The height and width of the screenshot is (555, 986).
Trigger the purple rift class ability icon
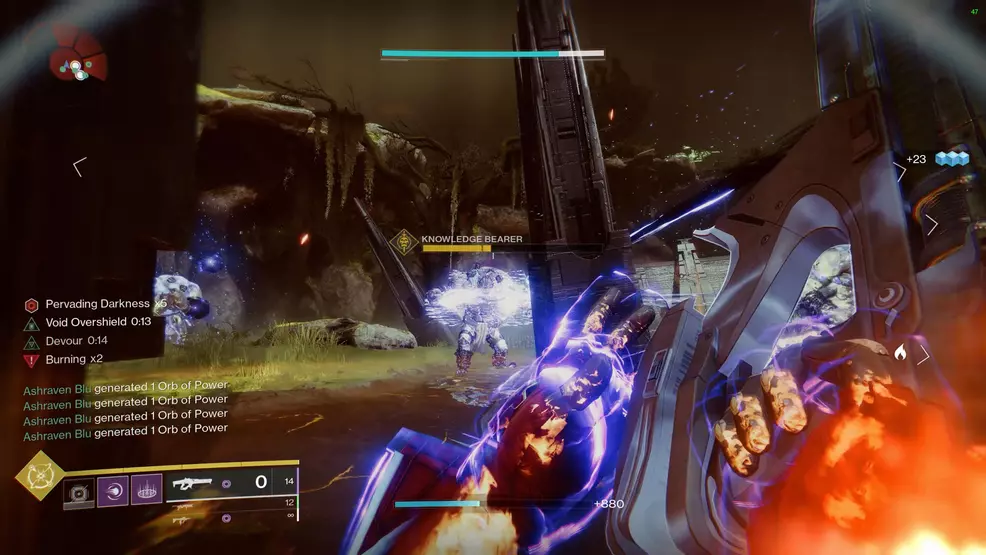(146, 490)
